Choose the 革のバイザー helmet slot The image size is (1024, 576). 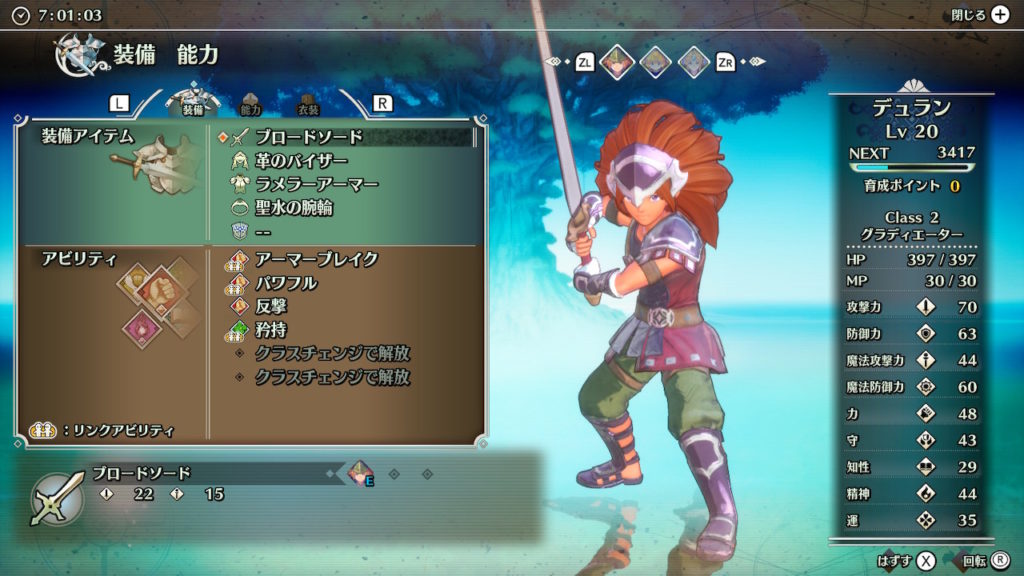[300, 161]
